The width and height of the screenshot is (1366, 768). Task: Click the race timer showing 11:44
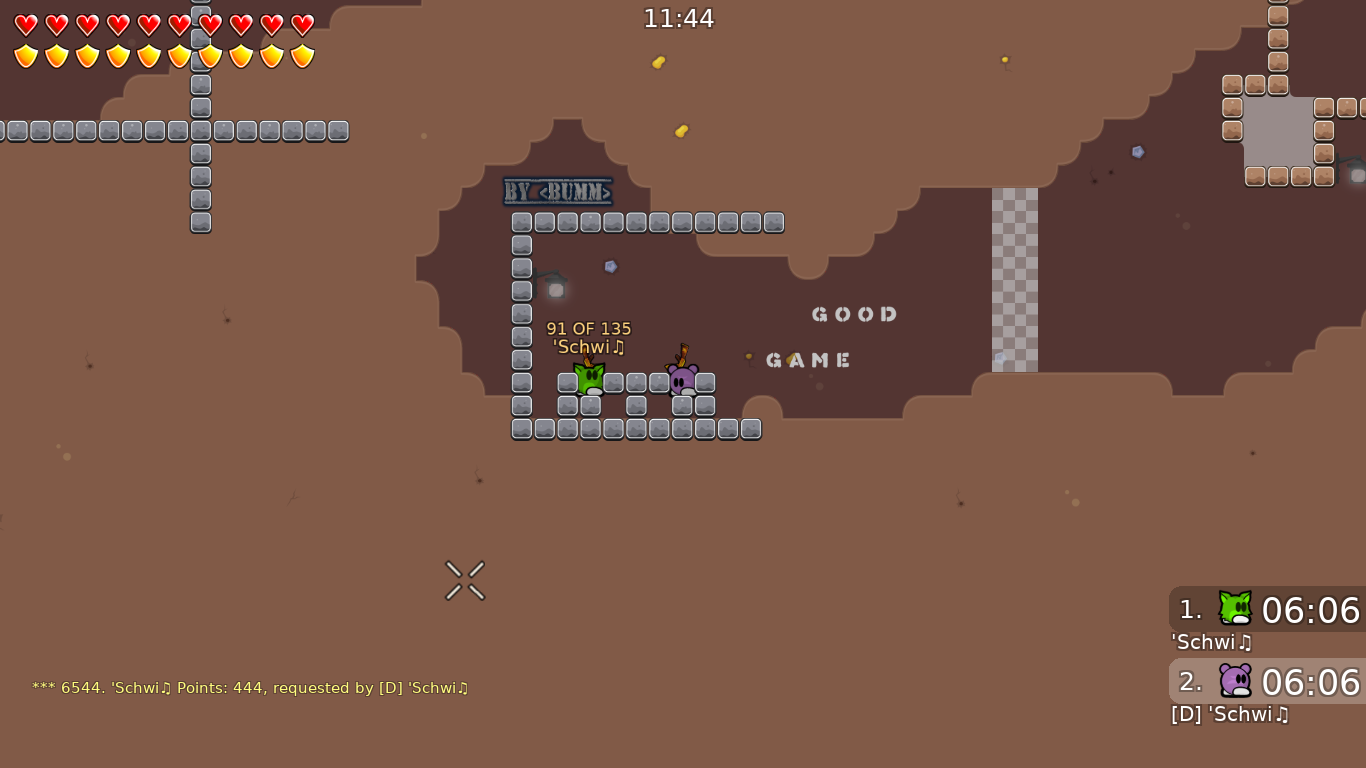pyautogui.click(x=680, y=18)
